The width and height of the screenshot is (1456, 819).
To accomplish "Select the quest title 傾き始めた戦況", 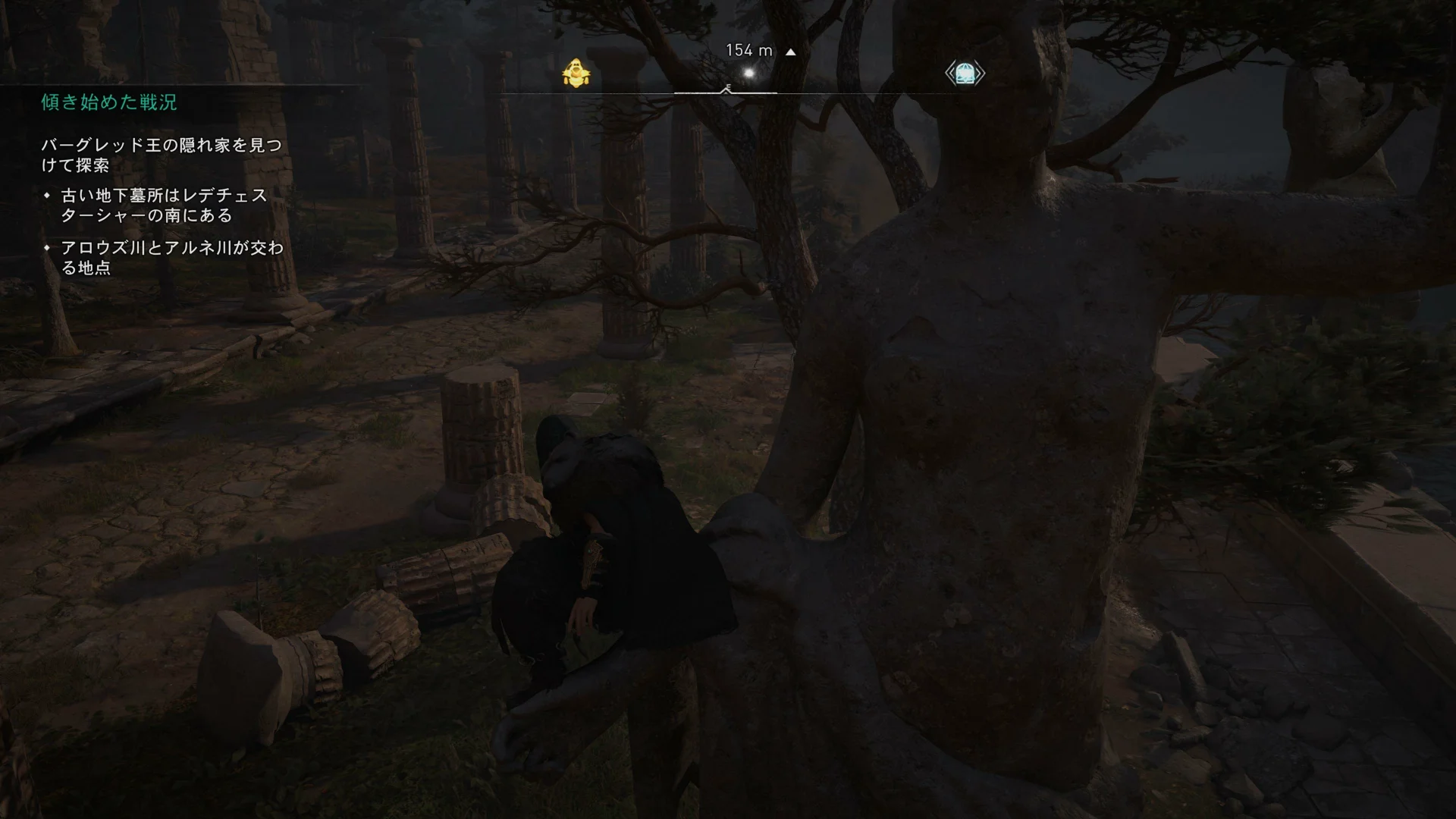I will tap(109, 102).
